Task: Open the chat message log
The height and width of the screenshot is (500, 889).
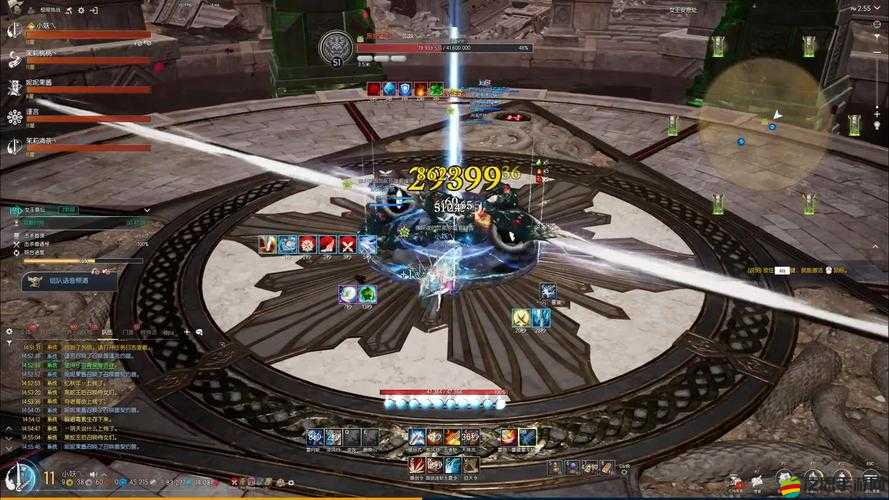Action: (x=78, y=390)
